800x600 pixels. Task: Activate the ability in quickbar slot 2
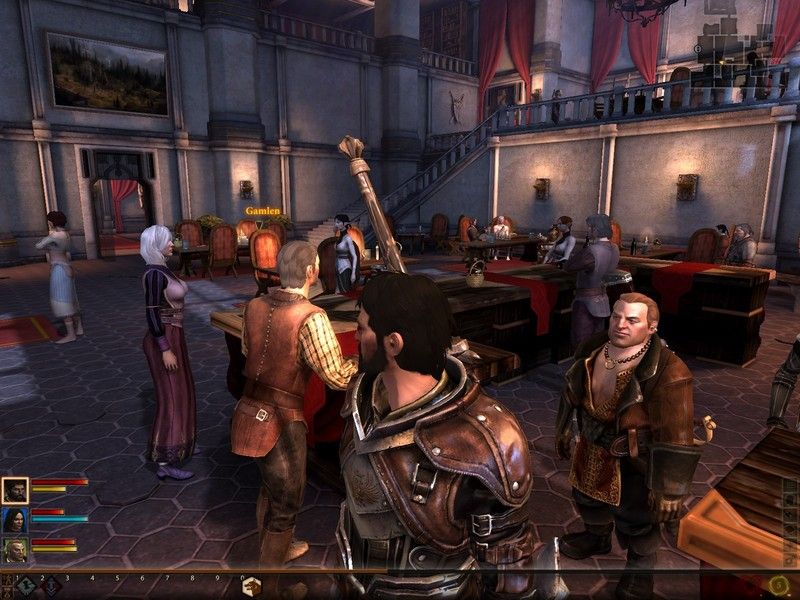click(x=51, y=585)
